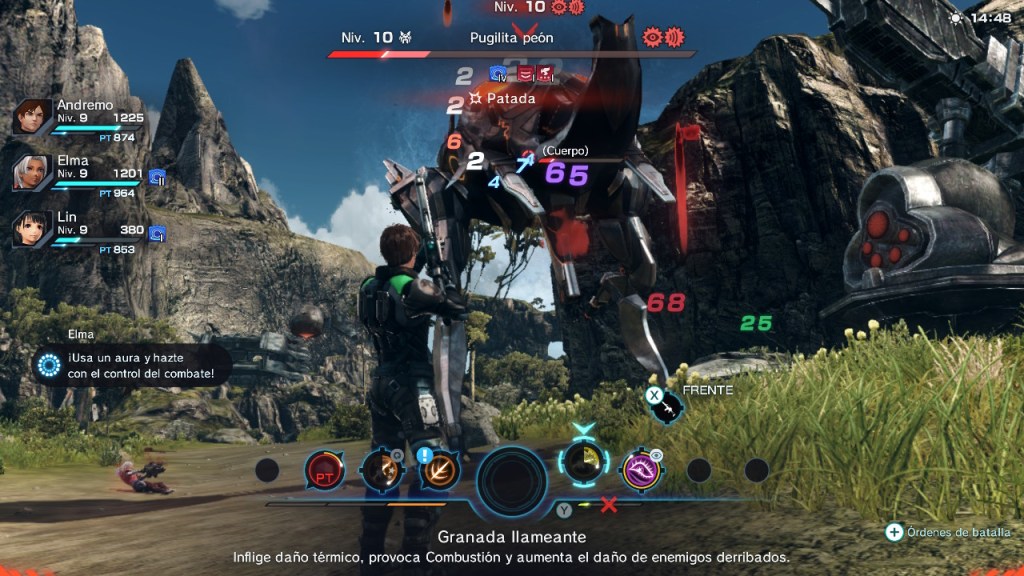Select Andremo's party portrait
This screenshot has height=576, width=1024.
(32, 117)
